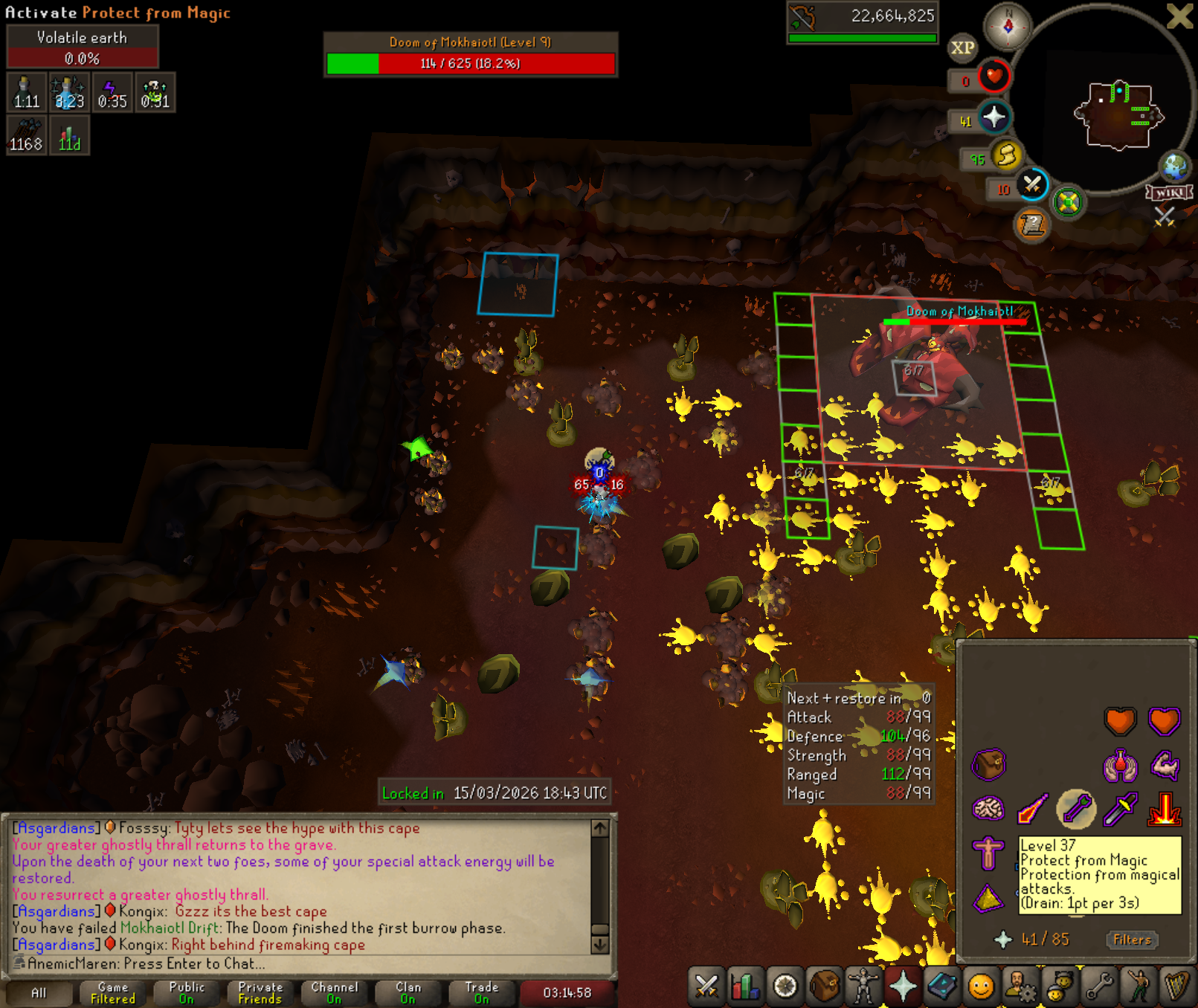Image resolution: width=1198 pixels, height=1008 pixels.
Task: Click the chat box input line
Action: [x=297, y=963]
